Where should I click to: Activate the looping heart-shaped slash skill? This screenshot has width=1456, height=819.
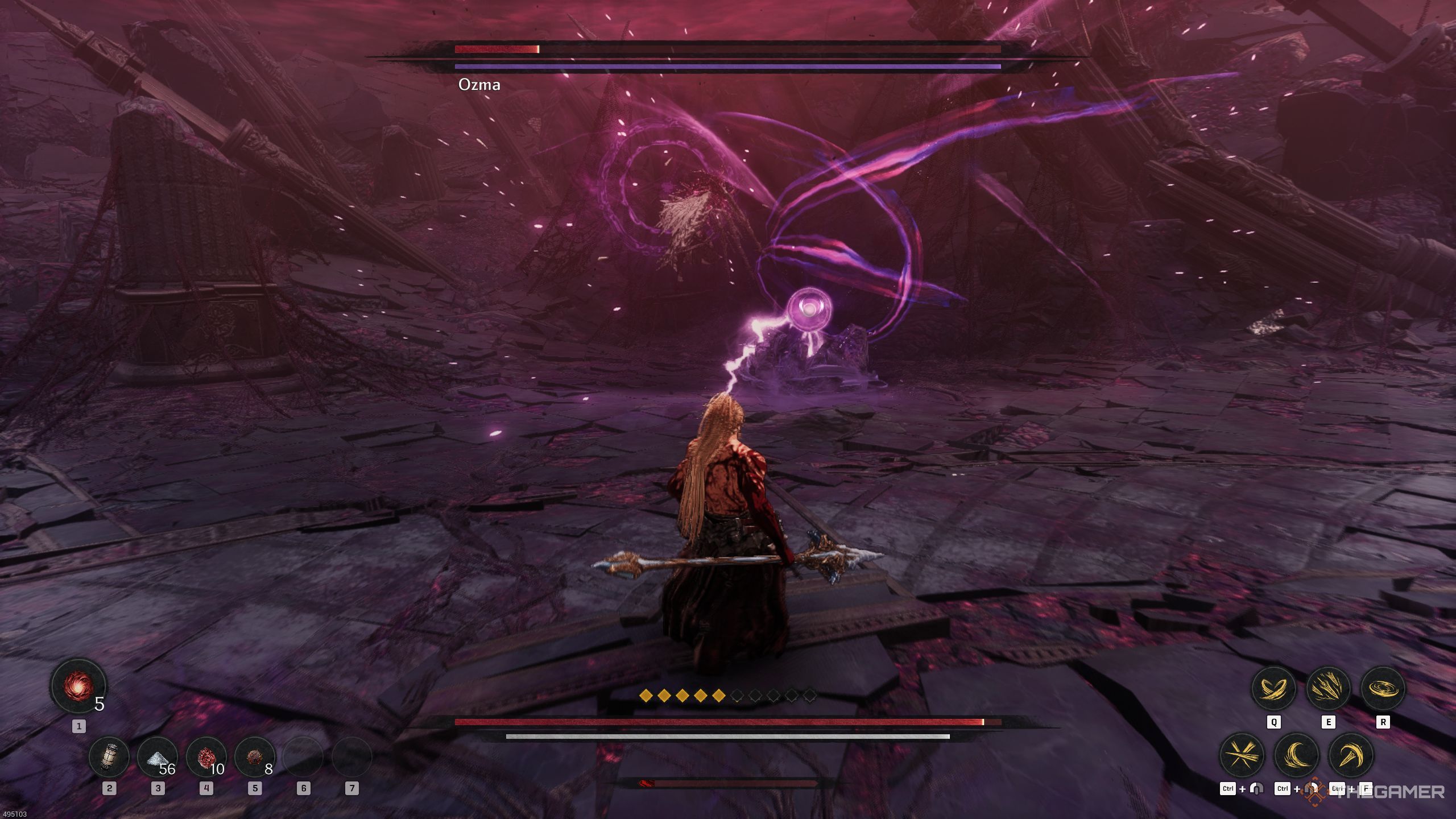click(1274, 688)
